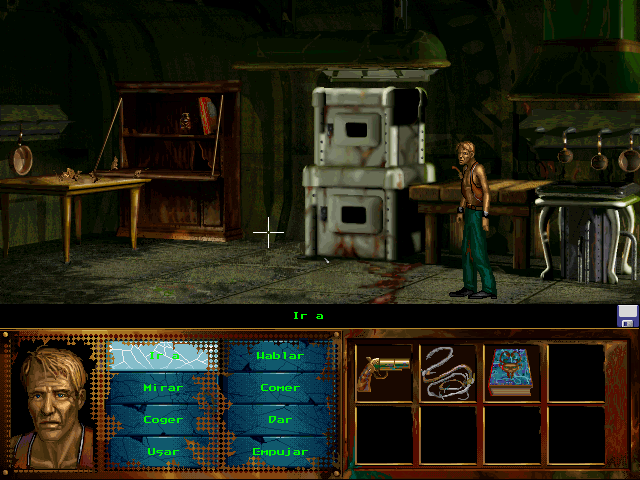Choose the "Hablar" verb
This screenshot has width=640, height=480.
[x=279, y=355]
